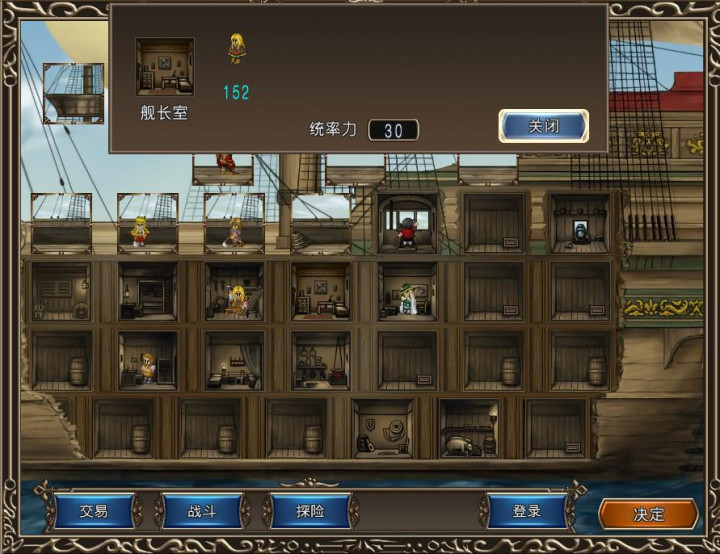Confirm with the orange 决定 button

pyautogui.click(x=648, y=514)
